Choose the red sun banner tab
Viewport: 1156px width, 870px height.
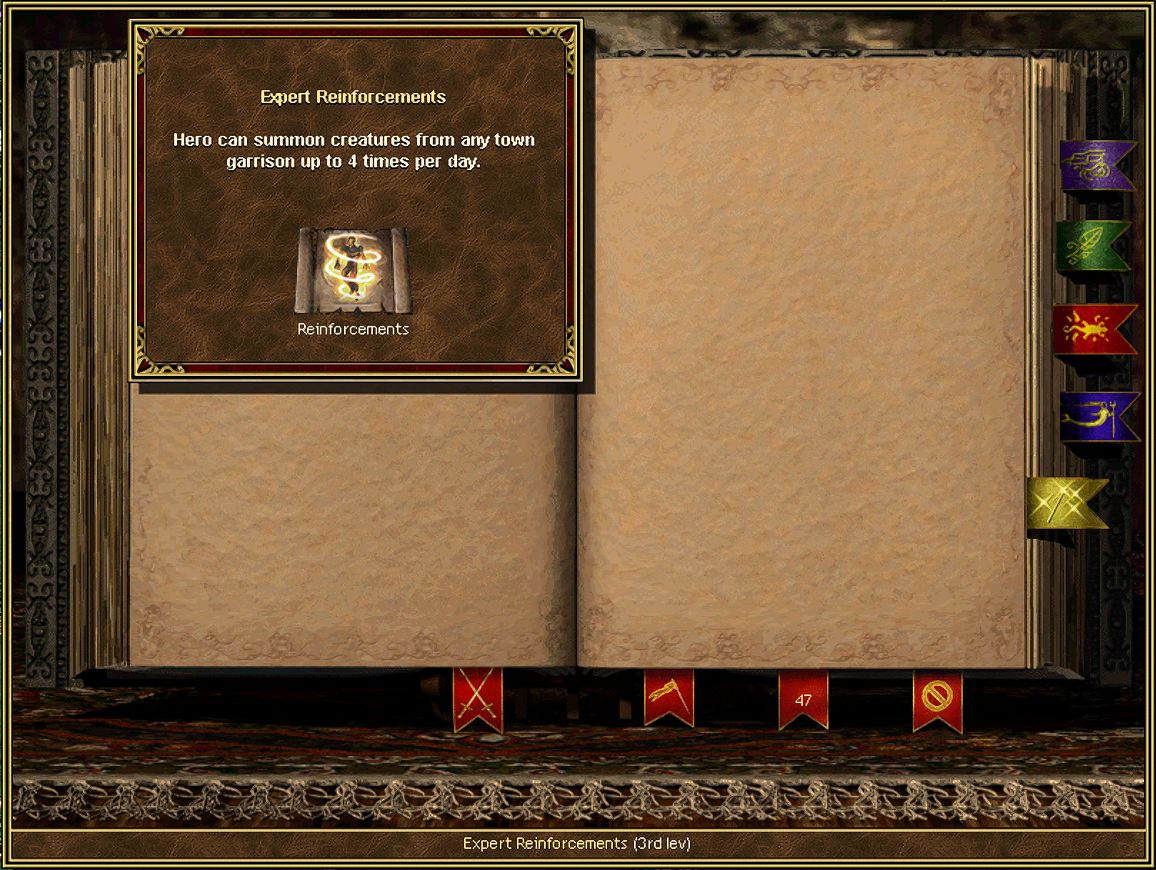pyautogui.click(x=1093, y=328)
